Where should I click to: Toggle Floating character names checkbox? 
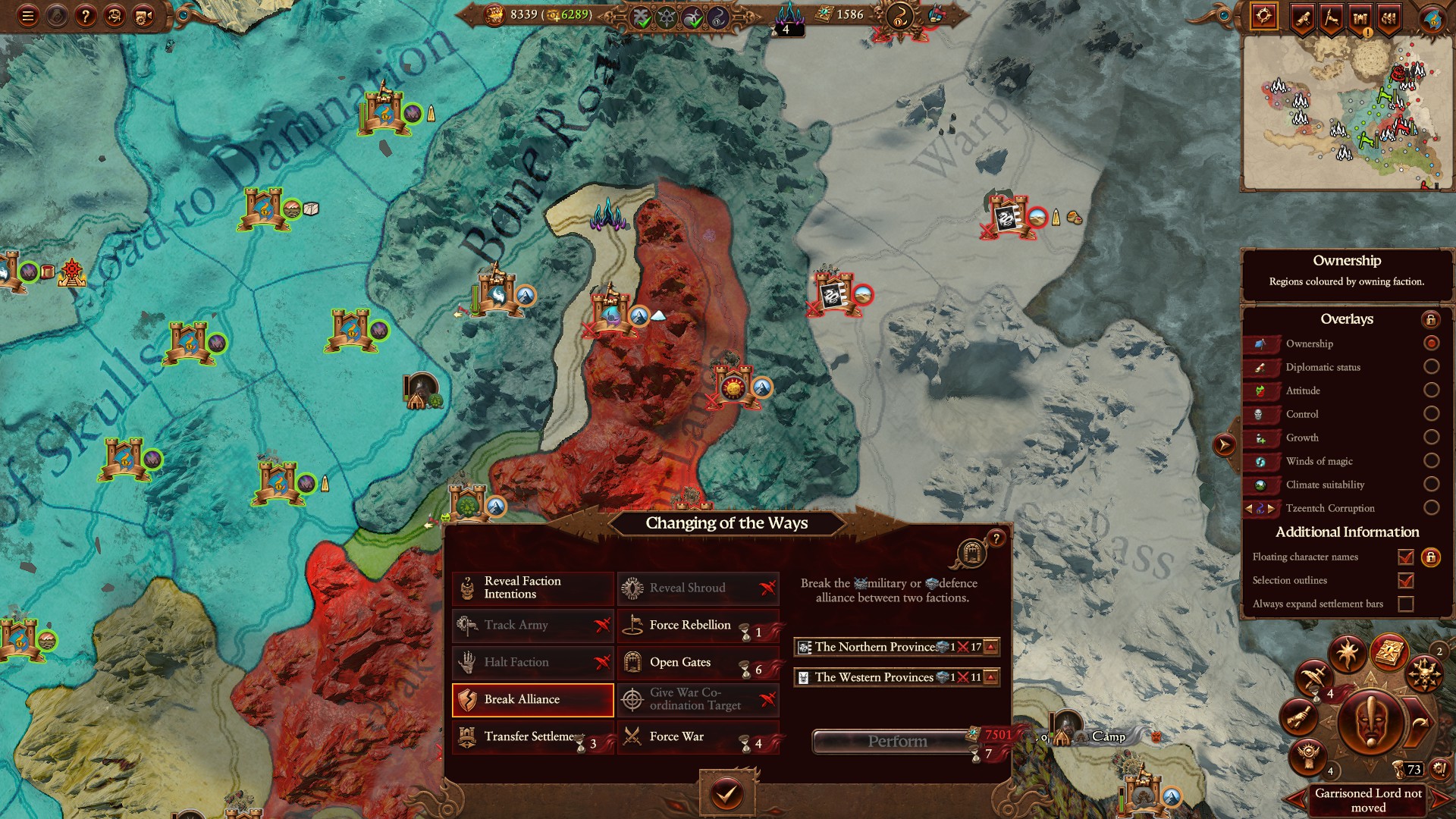[1405, 557]
